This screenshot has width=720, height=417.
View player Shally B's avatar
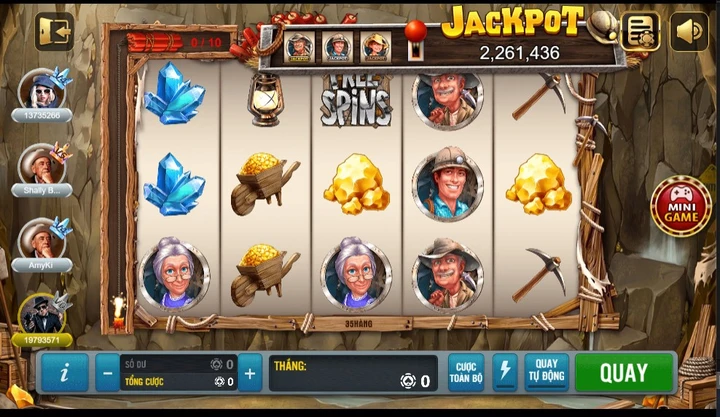point(42,163)
